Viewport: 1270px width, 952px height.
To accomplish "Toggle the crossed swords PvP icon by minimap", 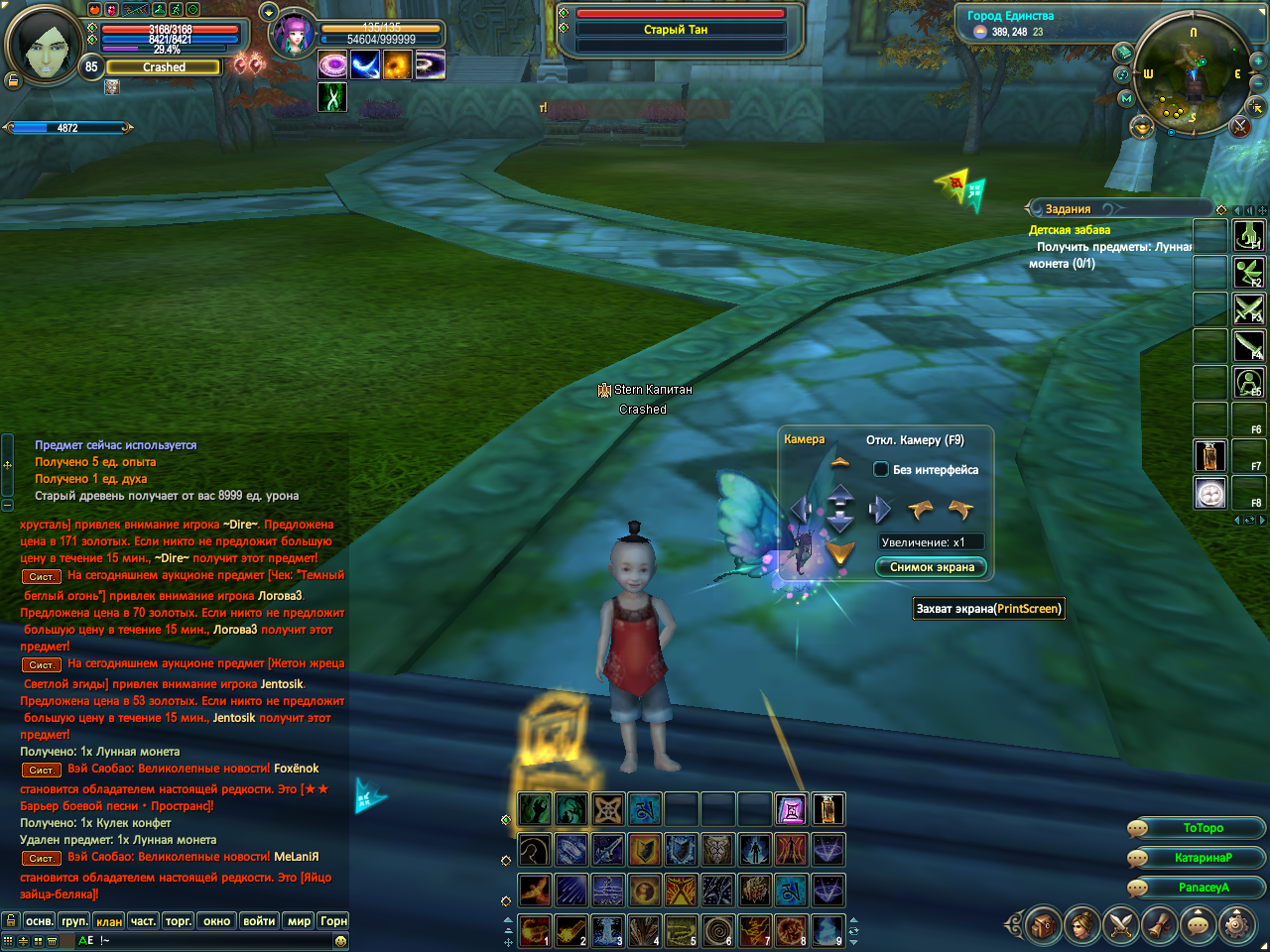I will [x=1239, y=126].
